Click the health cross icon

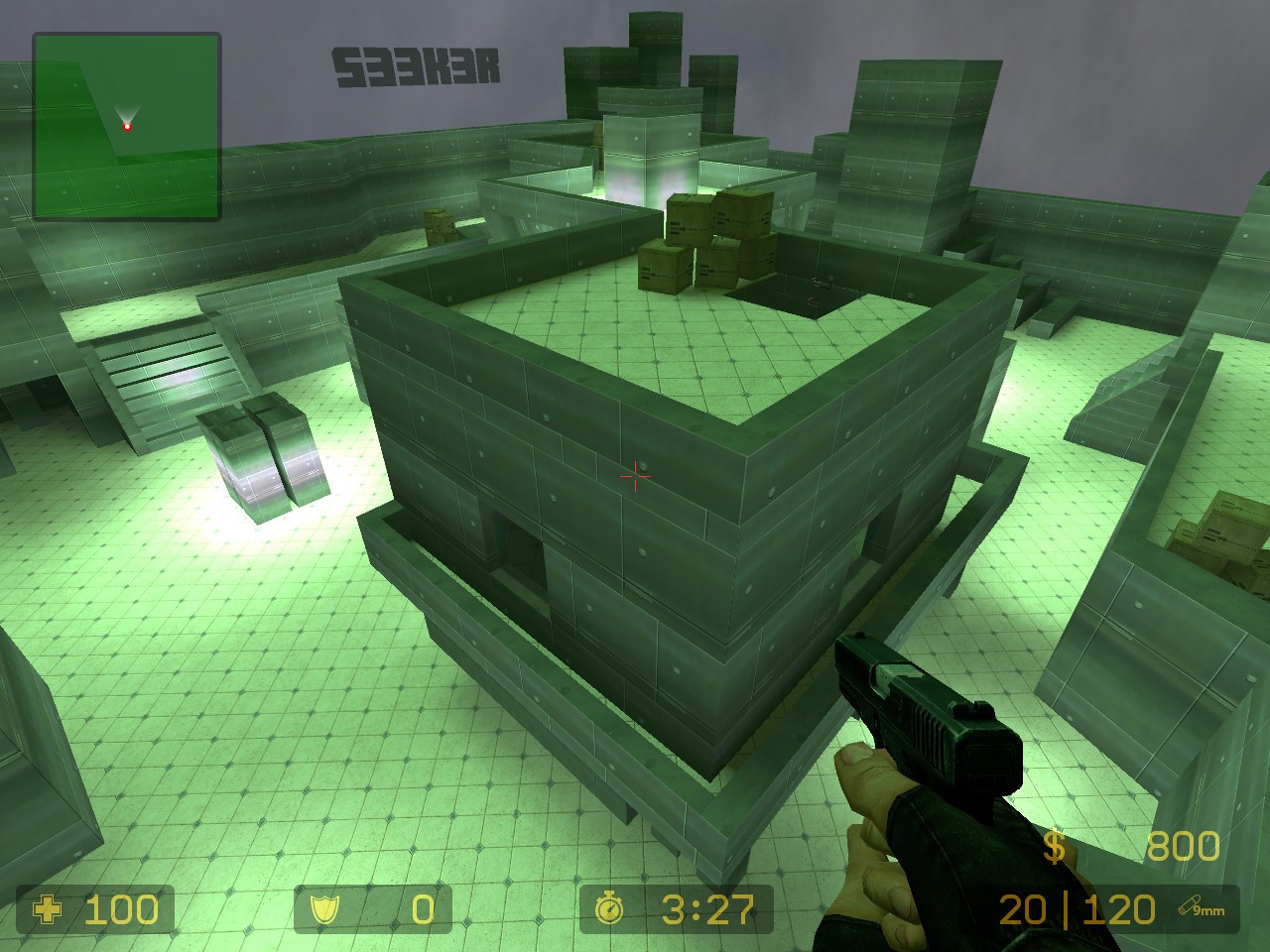tap(49, 910)
